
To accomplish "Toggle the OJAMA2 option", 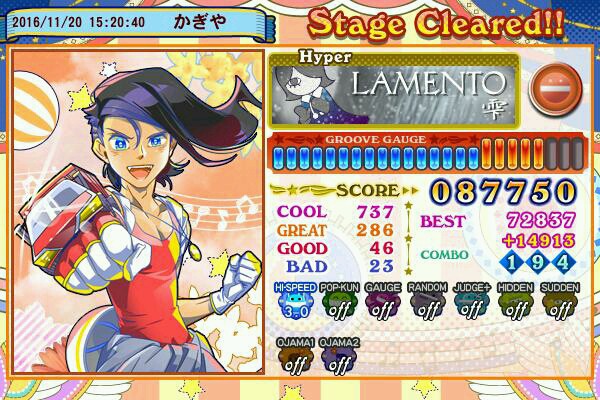I will point(338,360).
